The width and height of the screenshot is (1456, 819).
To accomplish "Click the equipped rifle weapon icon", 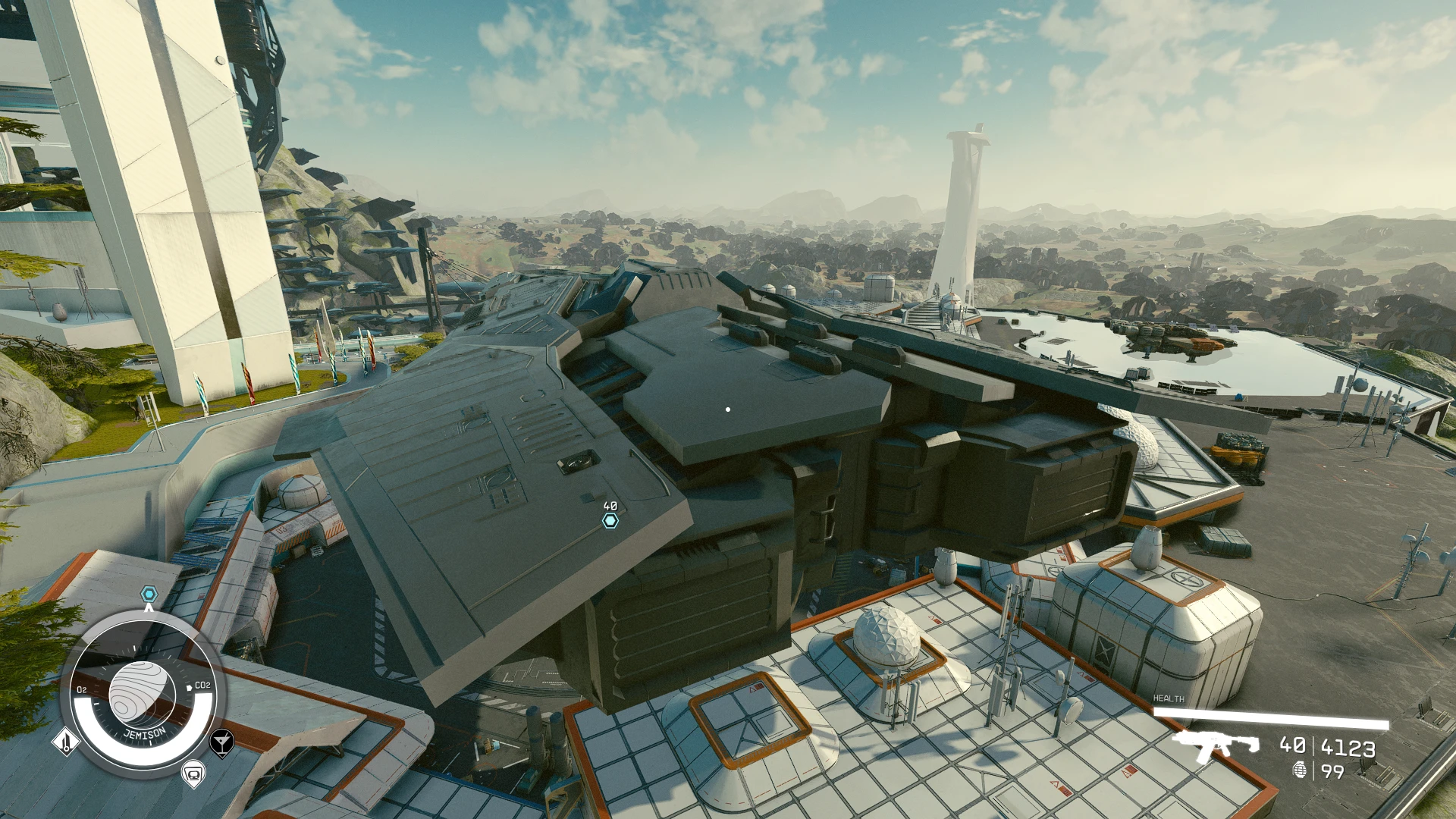I will [x=1216, y=746].
